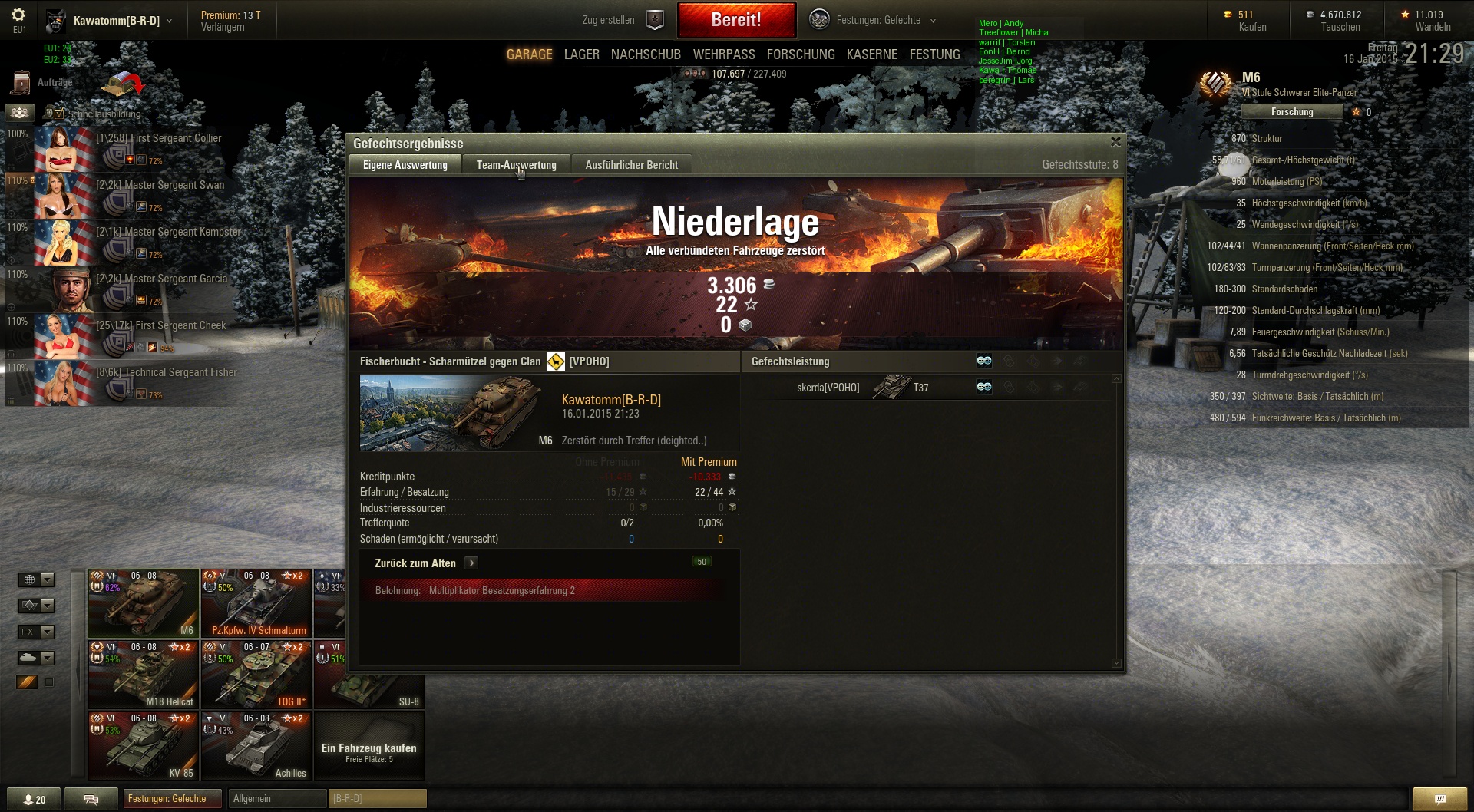
Task: Open the WEHRPASS service record
Action: pyautogui.click(x=723, y=54)
